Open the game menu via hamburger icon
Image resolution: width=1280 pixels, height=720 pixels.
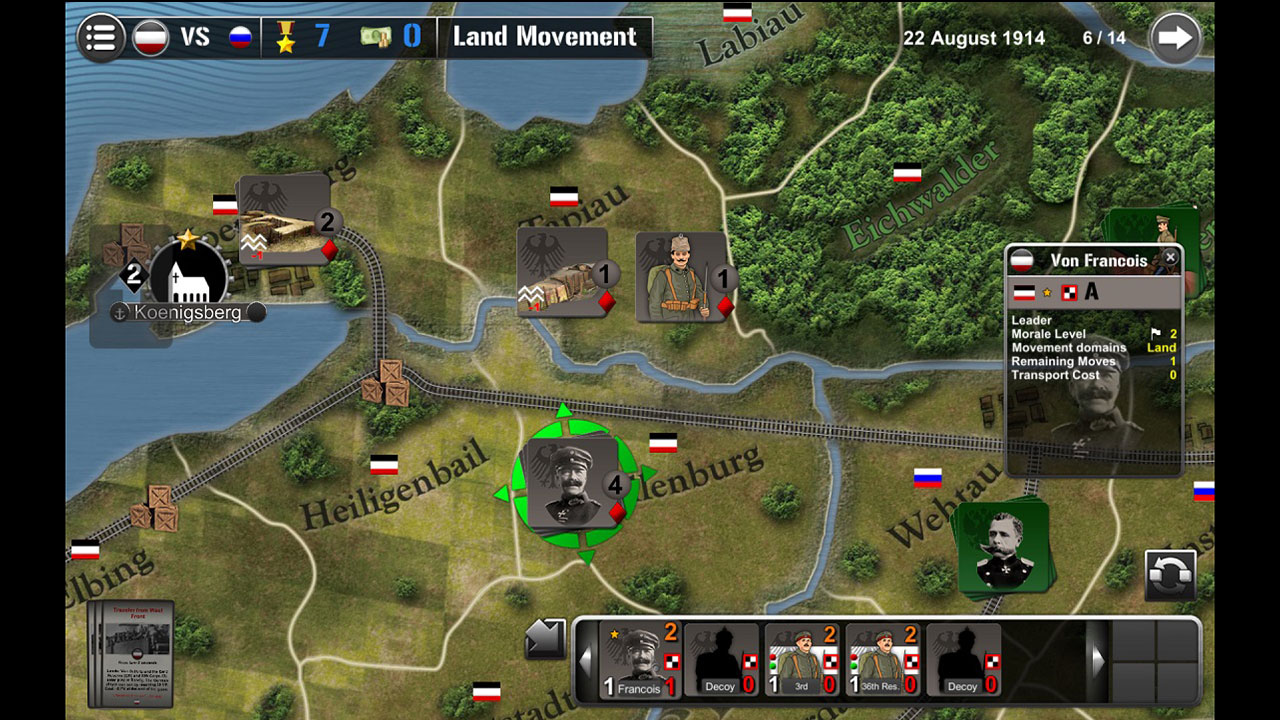click(100, 37)
